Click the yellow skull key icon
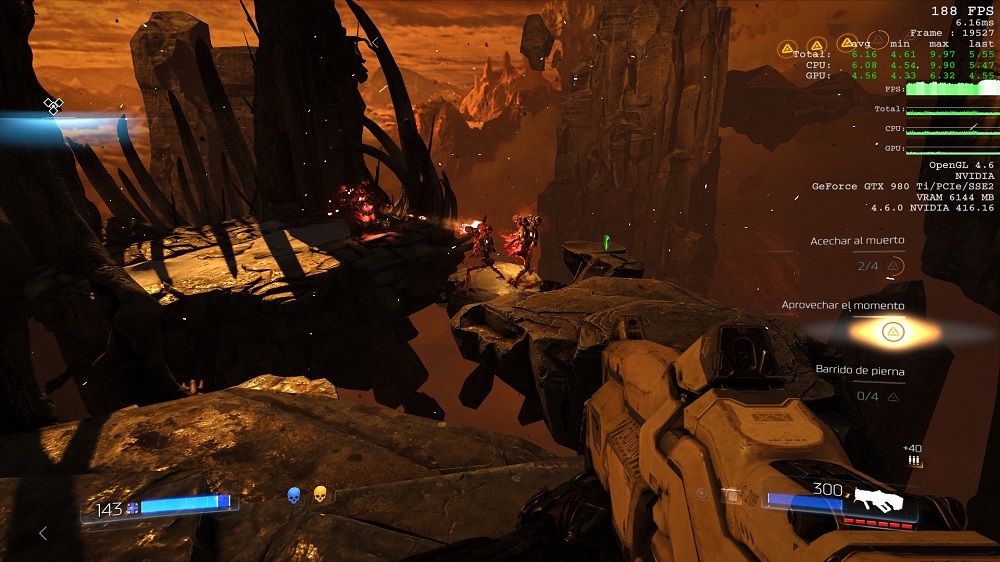 (x=320, y=494)
